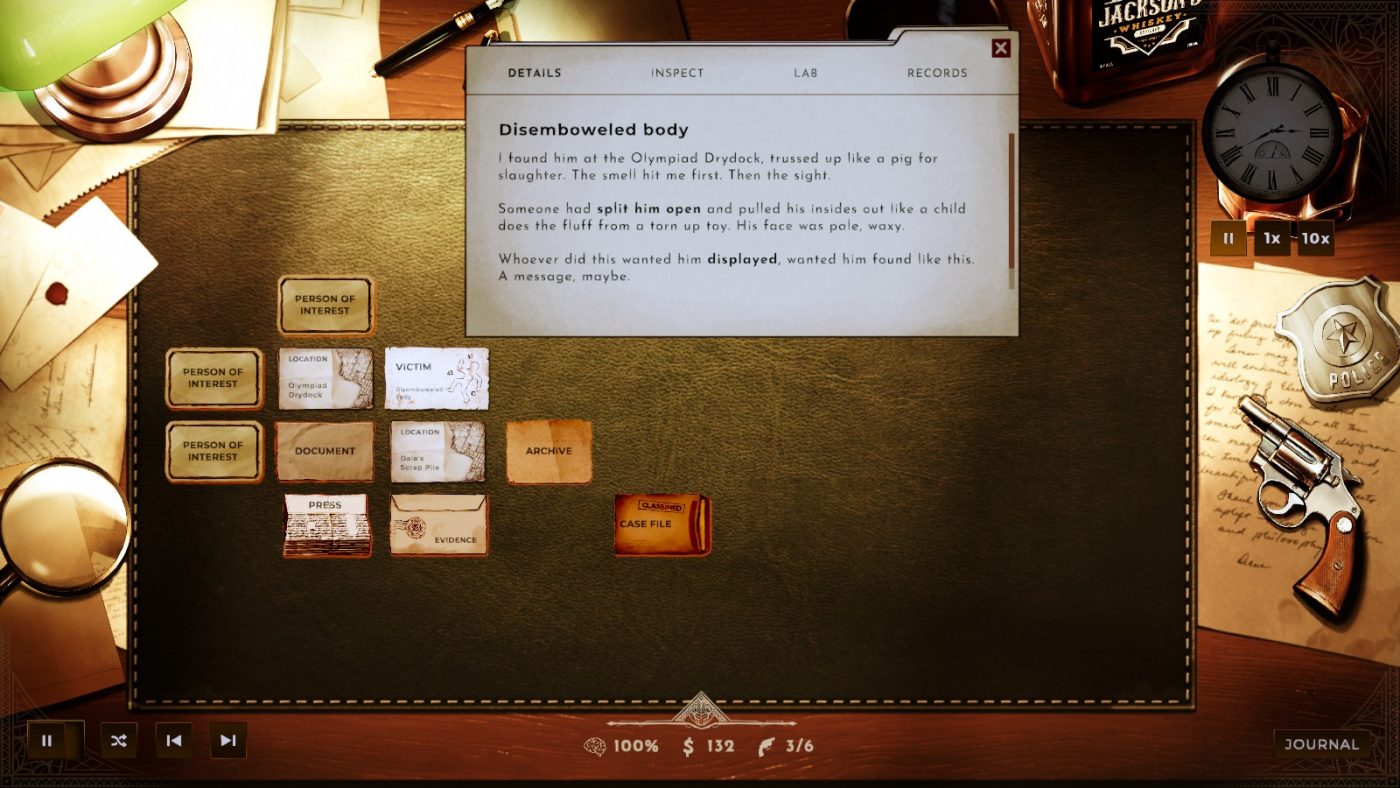The image size is (1400, 788).
Task: Close the Disemboweled body details panel
Action: point(1003,47)
